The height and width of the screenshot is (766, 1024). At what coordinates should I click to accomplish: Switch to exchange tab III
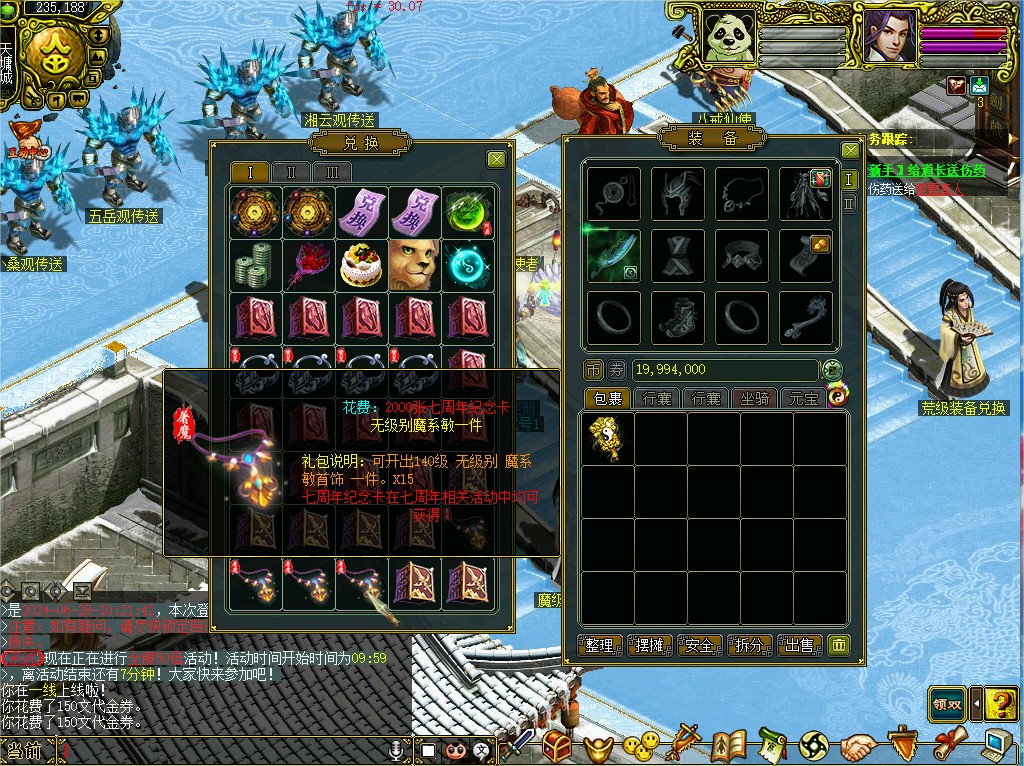pos(332,172)
